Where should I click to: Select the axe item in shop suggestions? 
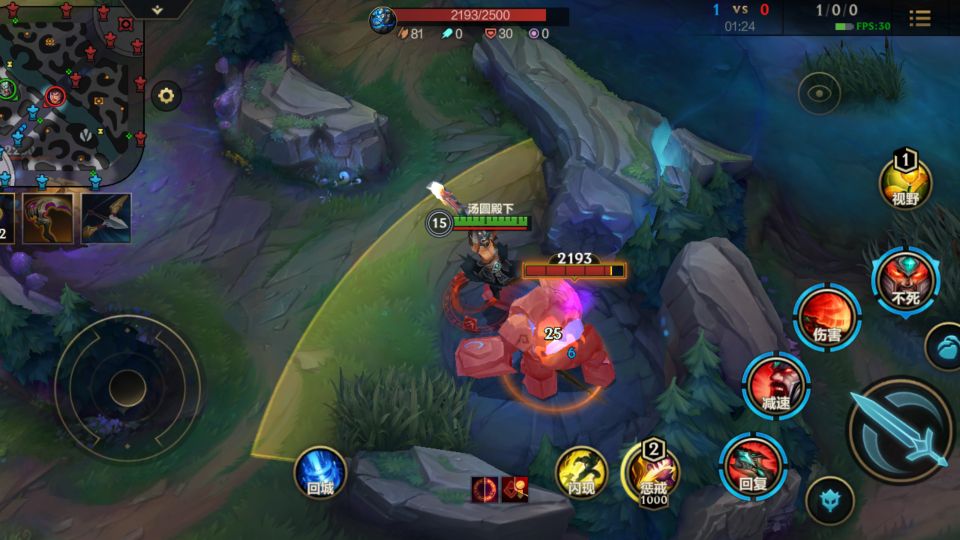point(48,217)
